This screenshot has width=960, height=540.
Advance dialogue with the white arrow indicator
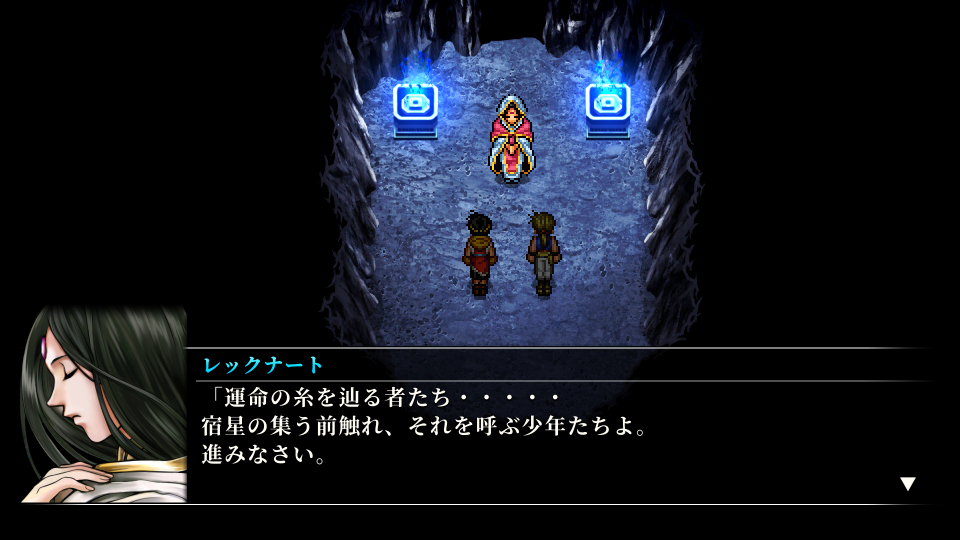pyautogui.click(x=907, y=484)
